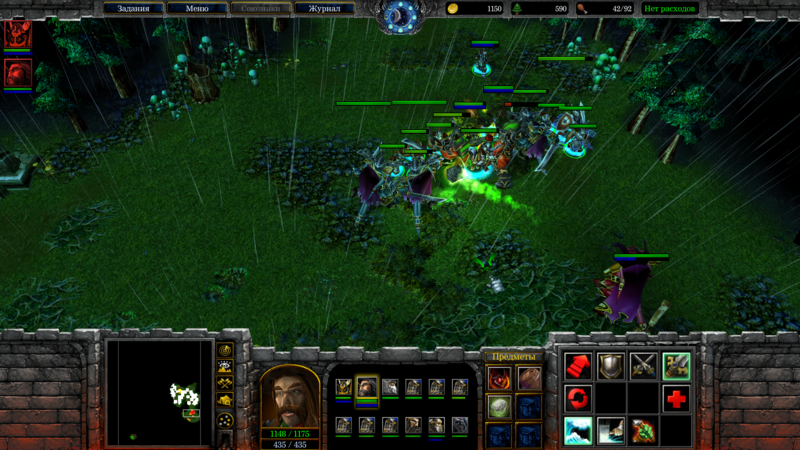Toggle the formation movement button
Screen dimensions: 800x450
(226, 420)
